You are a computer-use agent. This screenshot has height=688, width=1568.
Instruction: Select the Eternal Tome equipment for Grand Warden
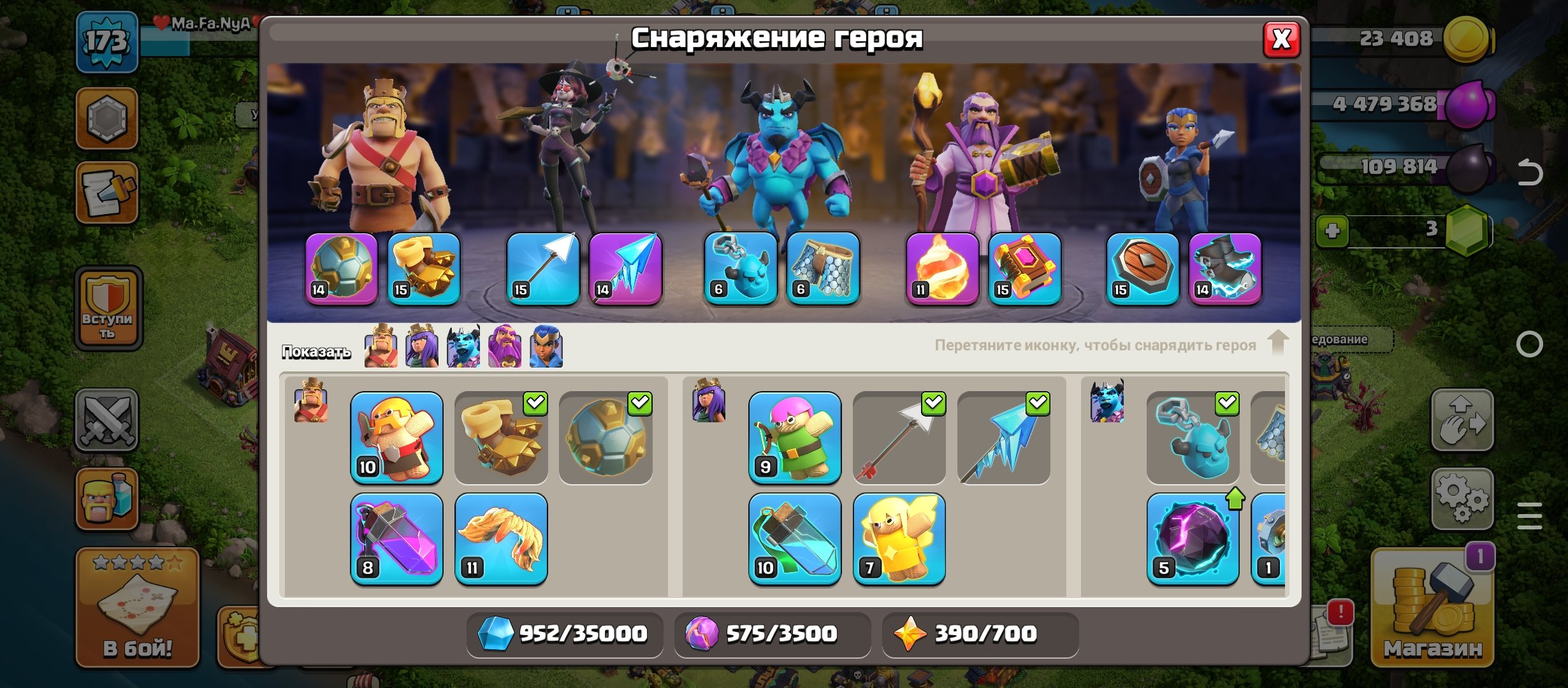click(x=1027, y=271)
